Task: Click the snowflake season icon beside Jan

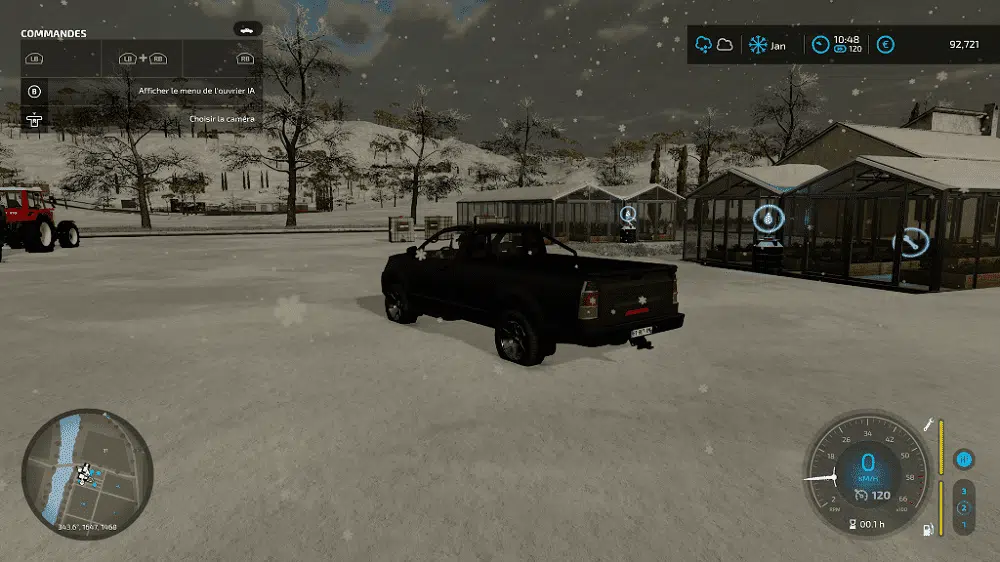Action: 758,44
